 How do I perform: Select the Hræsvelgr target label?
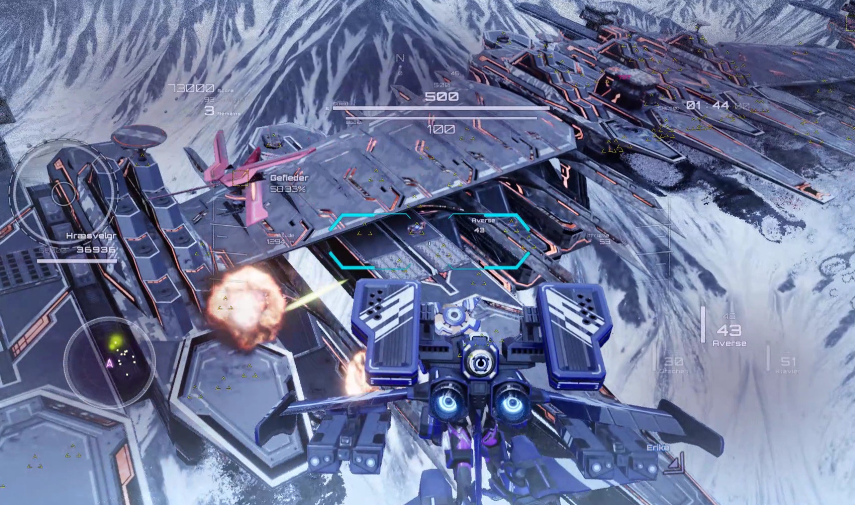pos(90,241)
